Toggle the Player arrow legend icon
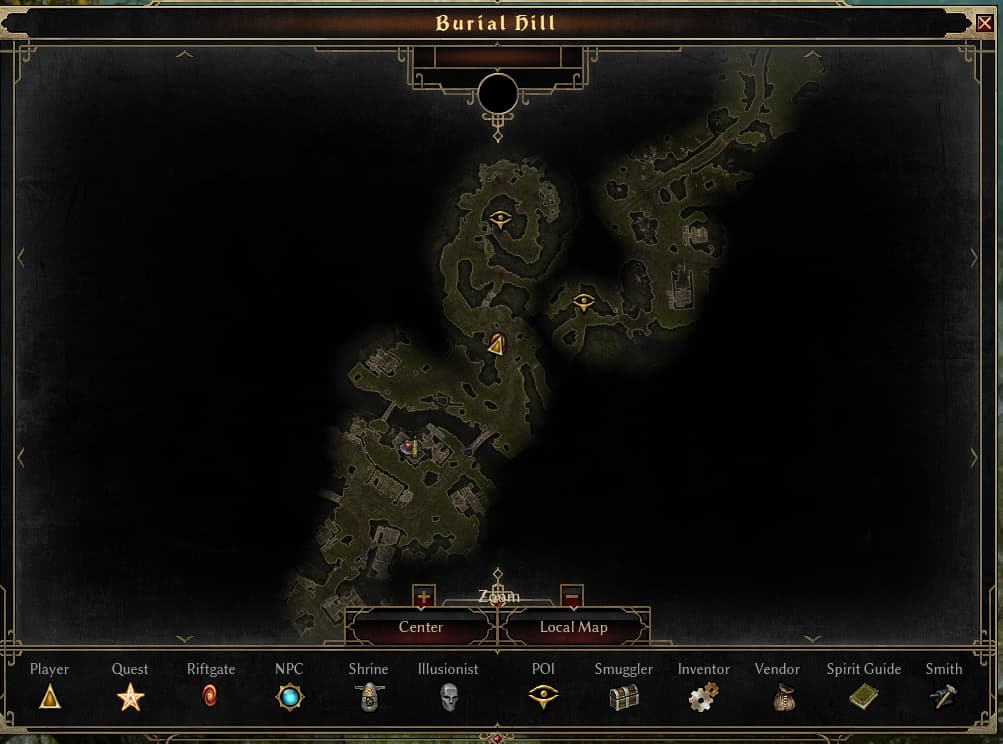Viewport: 1003px width, 744px height. [50, 697]
